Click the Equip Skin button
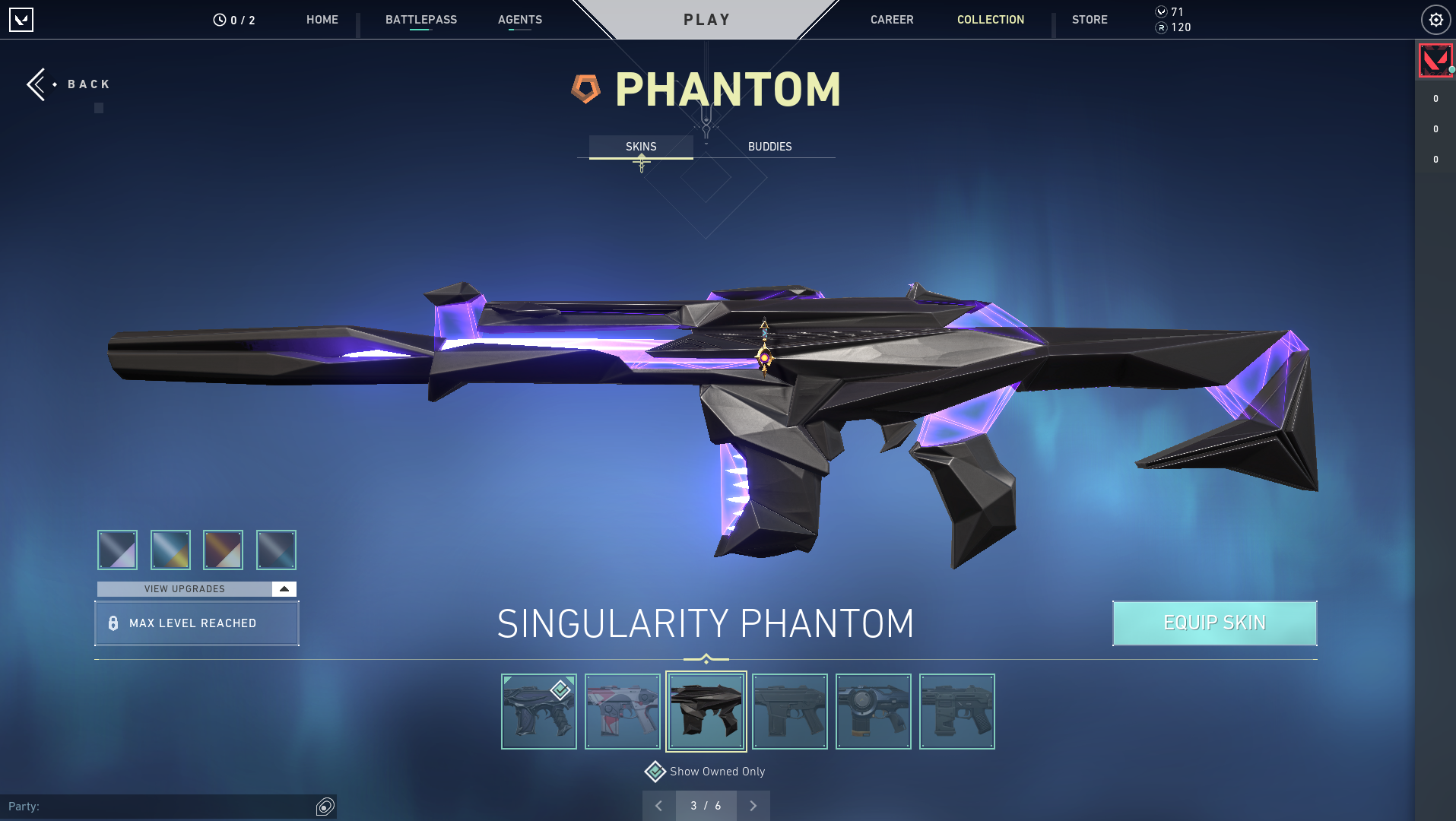Screen dimensions: 1456x821 click(x=1214, y=623)
